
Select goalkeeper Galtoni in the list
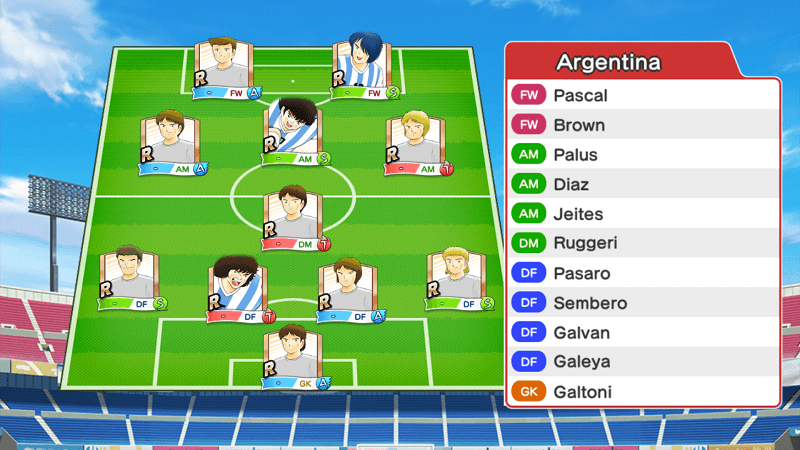pyautogui.click(x=642, y=391)
